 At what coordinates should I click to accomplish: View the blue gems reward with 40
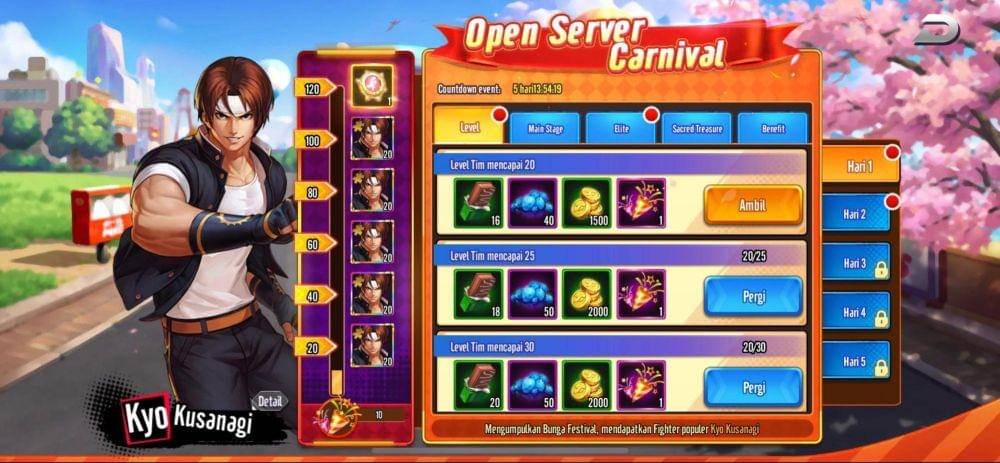[x=533, y=203]
